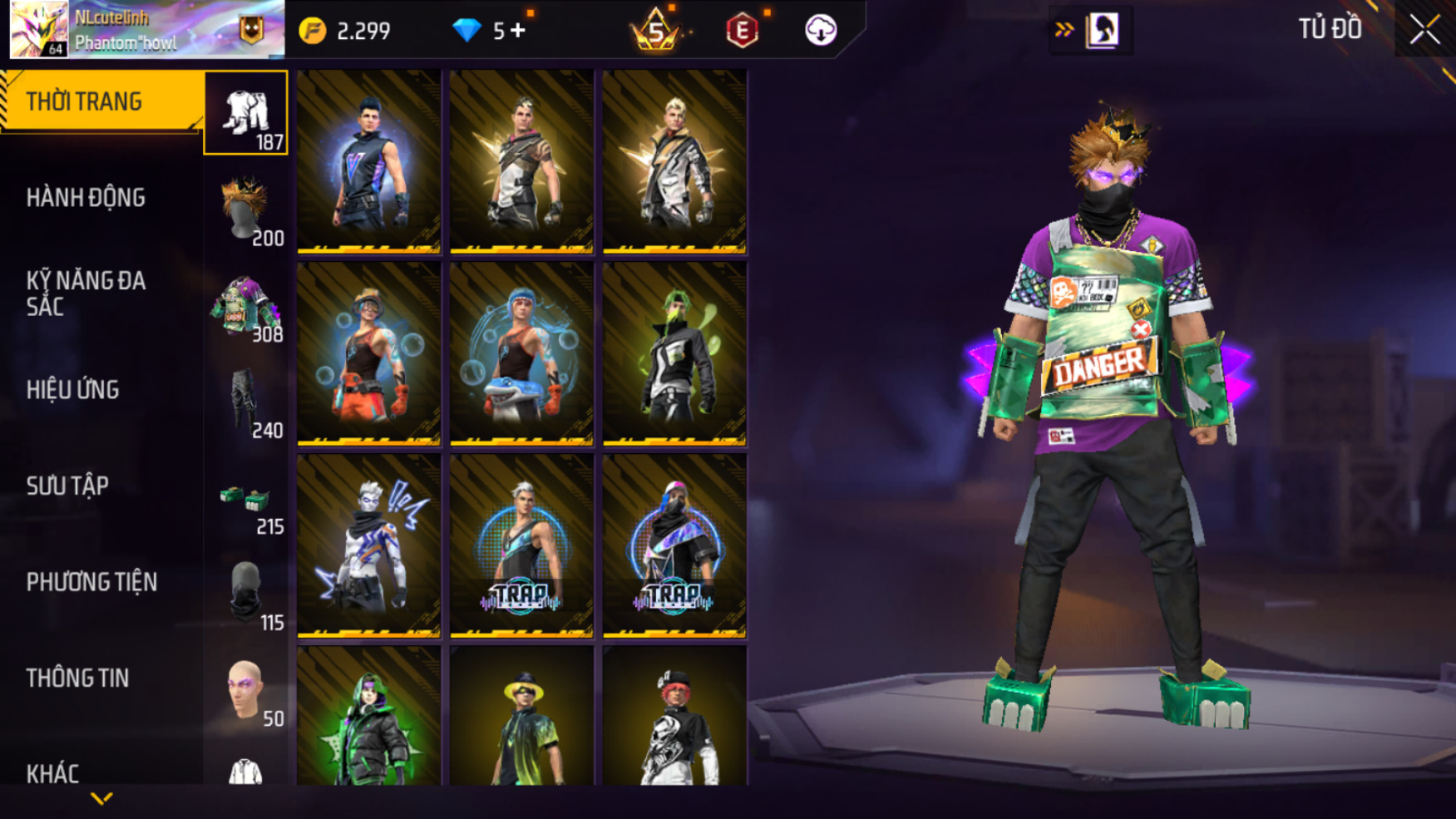1456x819 pixels.
Task: Select the hair subcategory showing 200
Action: (x=246, y=210)
